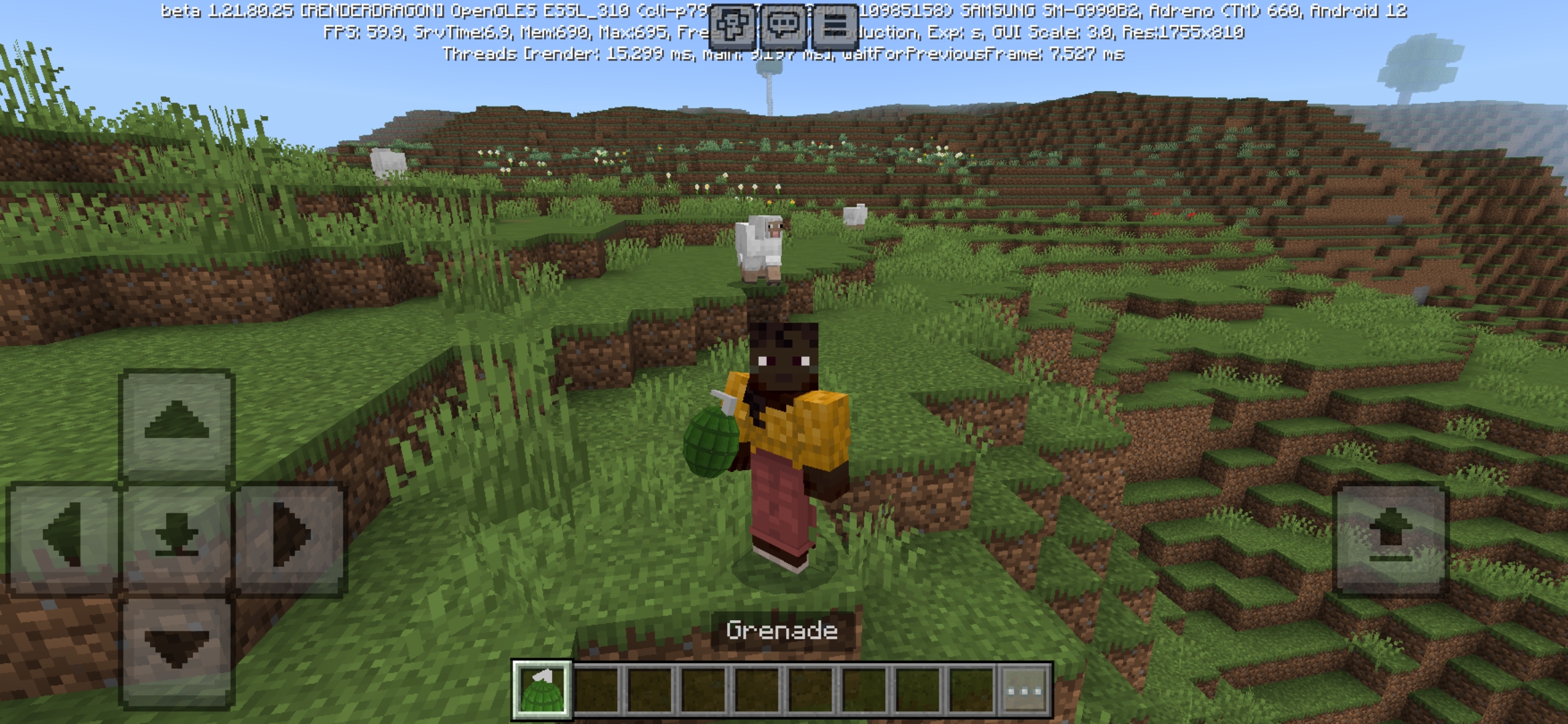Tap the third hotbar slot
Screen dimensions: 1568x724
(x=650, y=688)
